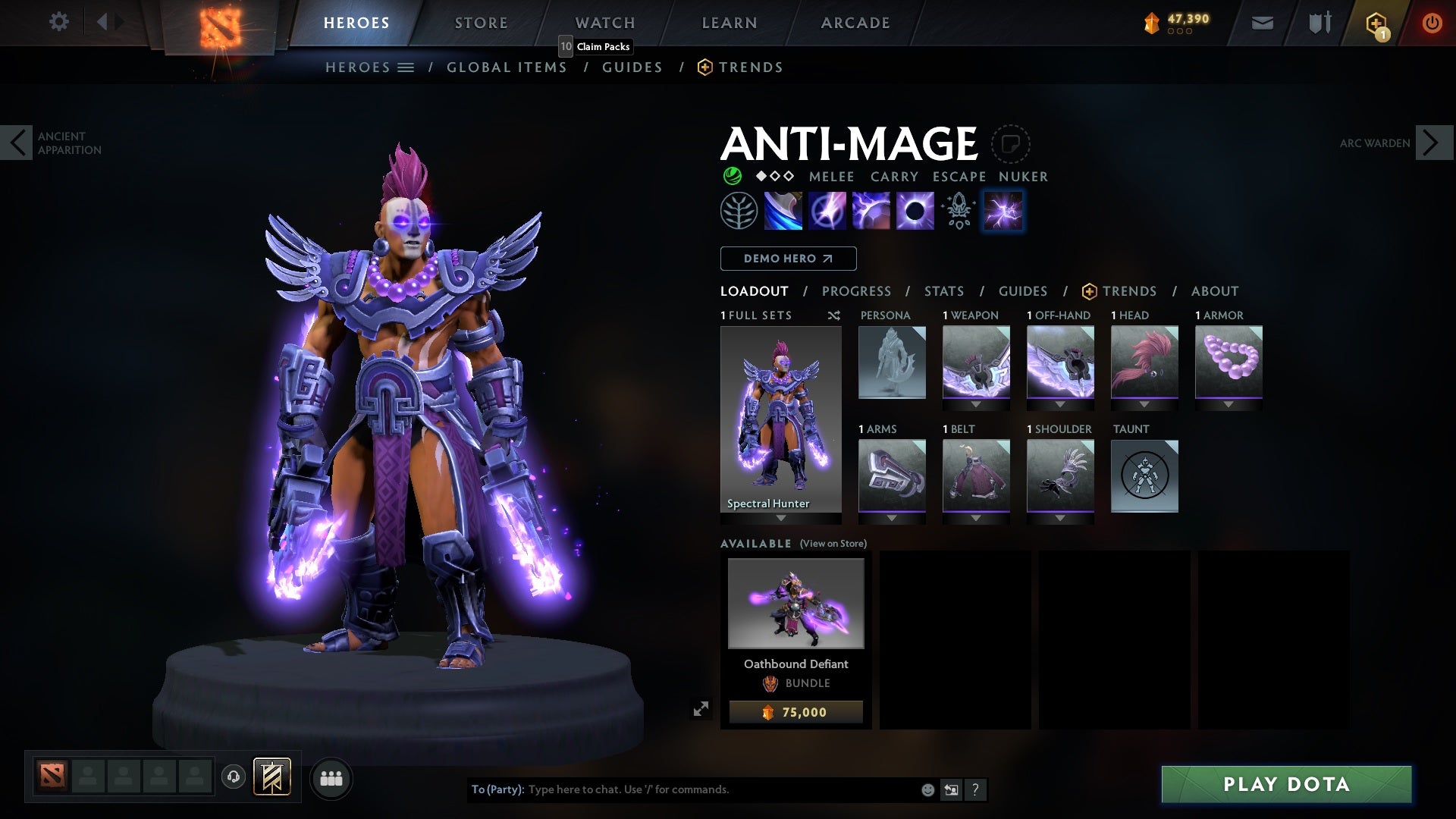Expand the Spectral Hunter set dropdown arrow
Viewport: 1456px width, 819px height.
(780, 516)
